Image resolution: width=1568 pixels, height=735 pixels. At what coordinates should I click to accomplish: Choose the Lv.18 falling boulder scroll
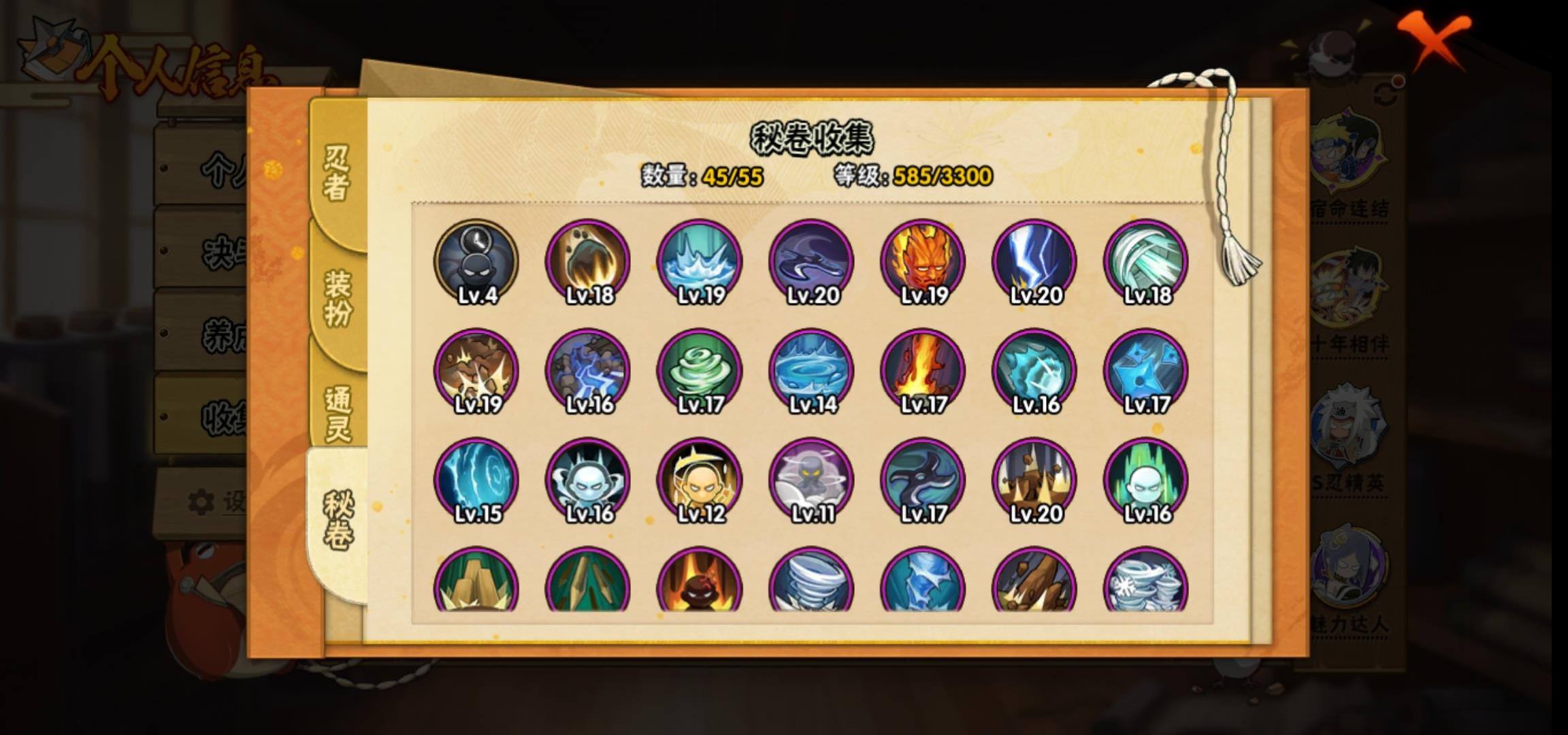click(x=588, y=261)
